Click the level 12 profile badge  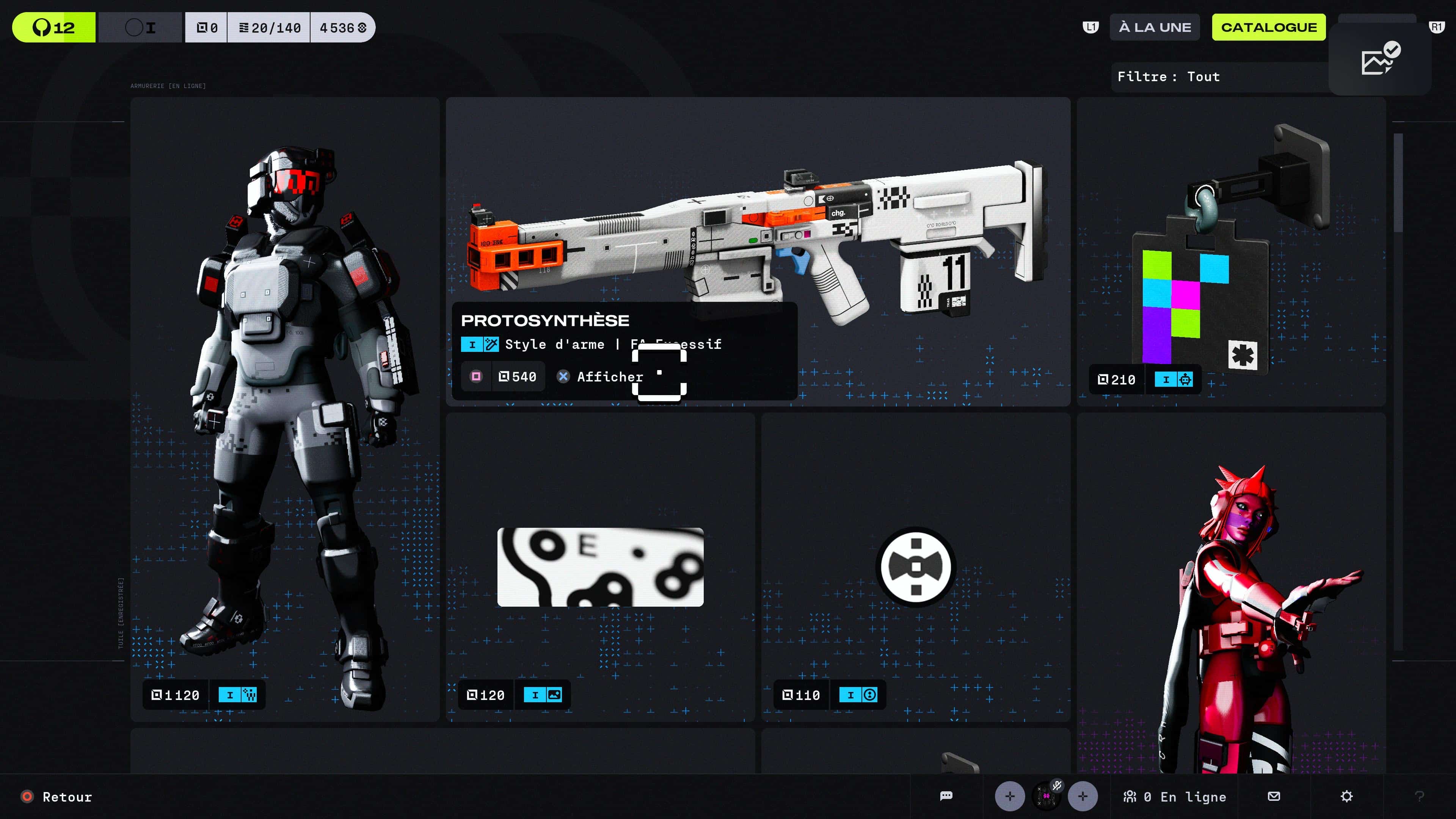coord(54,27)
